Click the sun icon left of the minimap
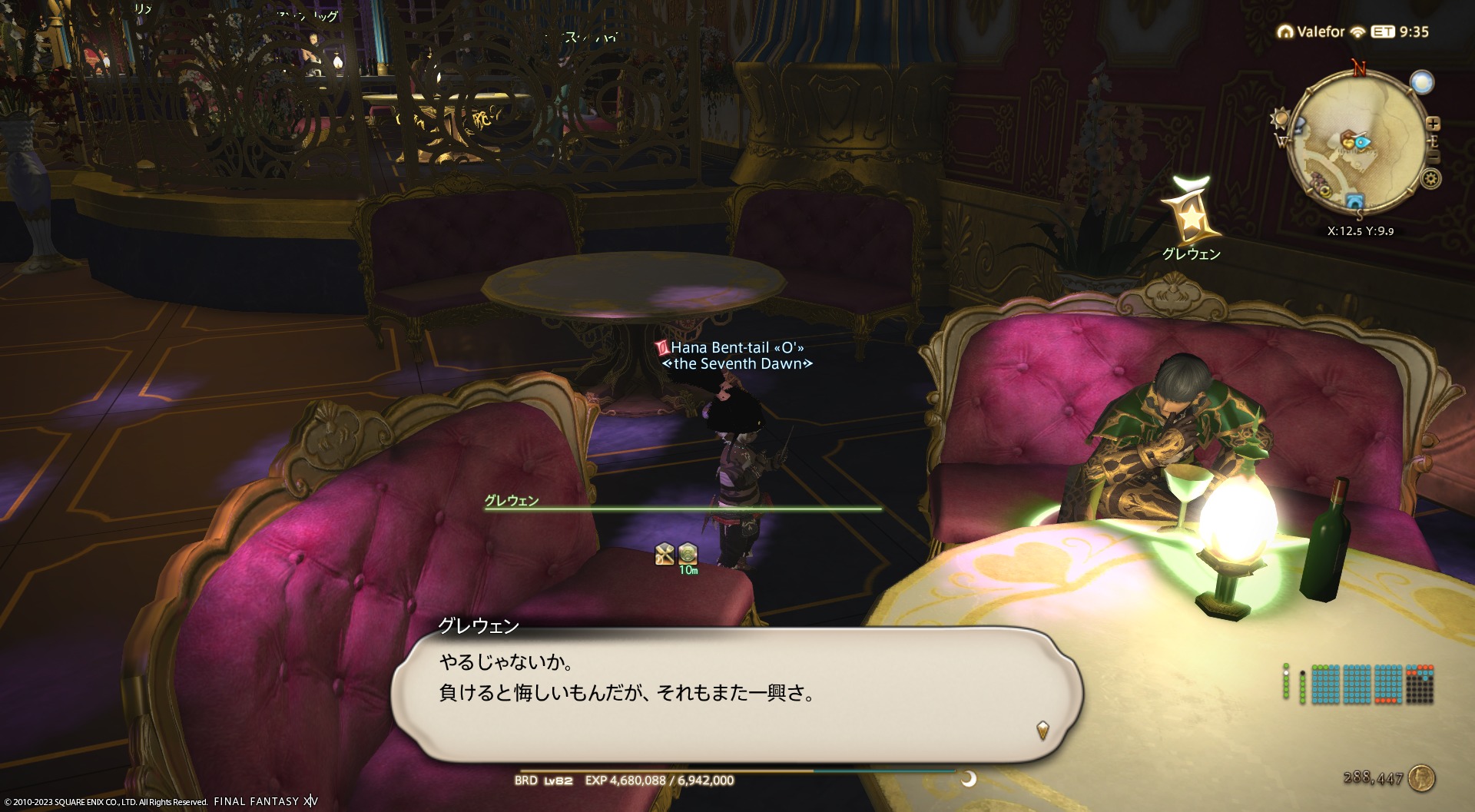The image size is (1475, 812). pyautogui.click(x=1280, y=119)
